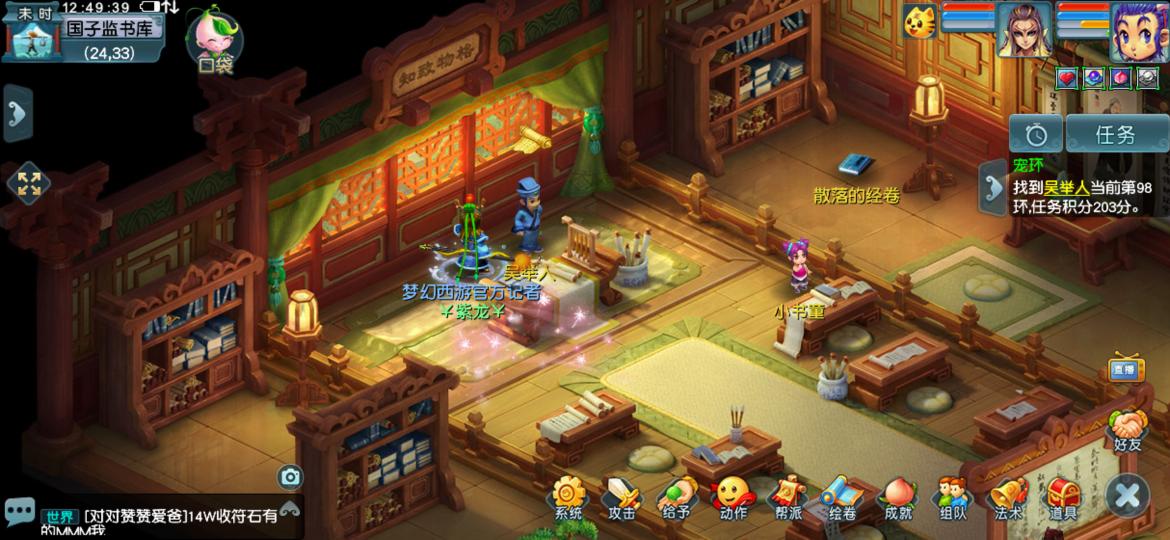Show the 成就 achievements peach icon
The image size is (1170, 540).
pos(897,497)
